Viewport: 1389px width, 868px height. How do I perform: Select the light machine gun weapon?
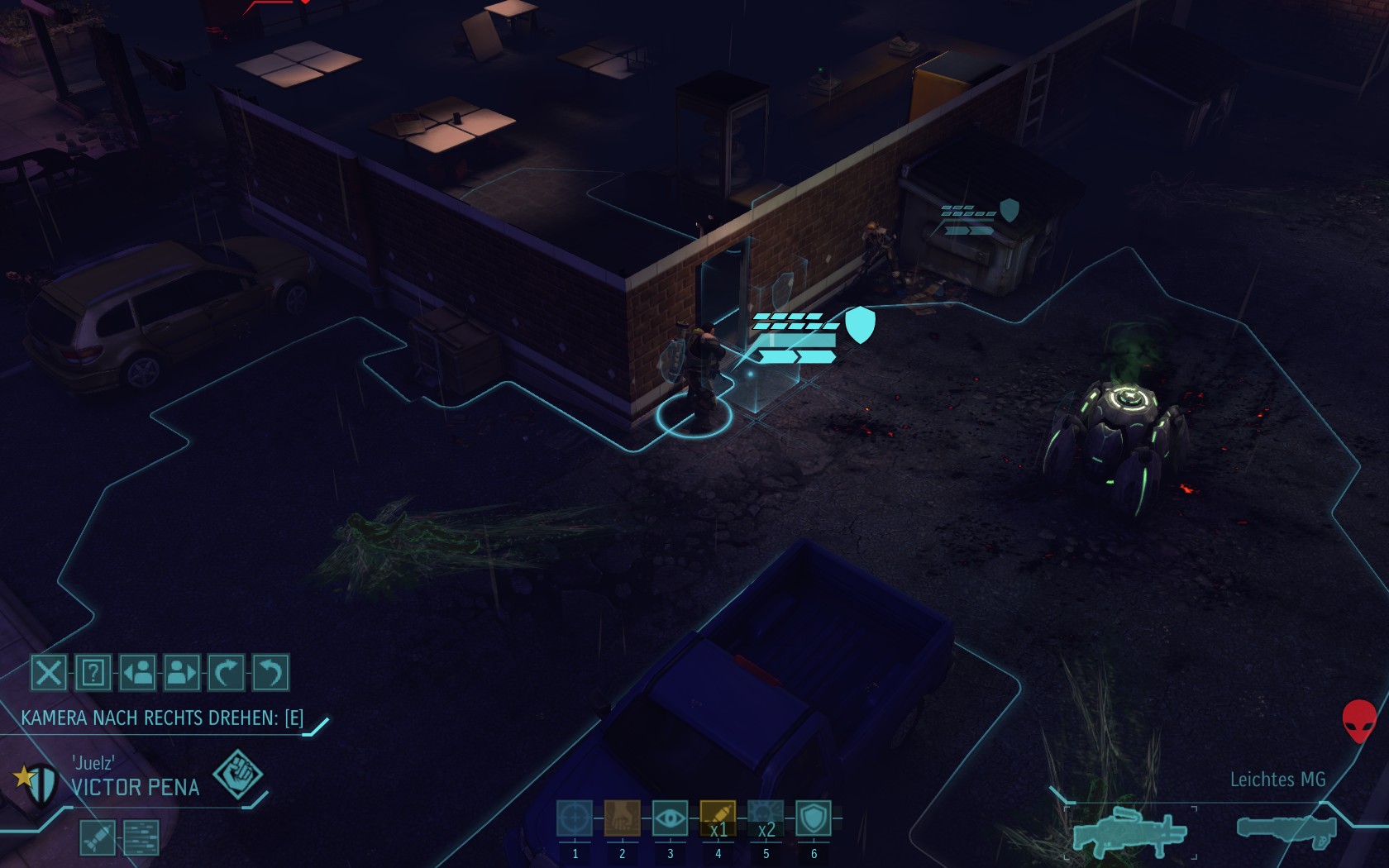[1129, 829]
